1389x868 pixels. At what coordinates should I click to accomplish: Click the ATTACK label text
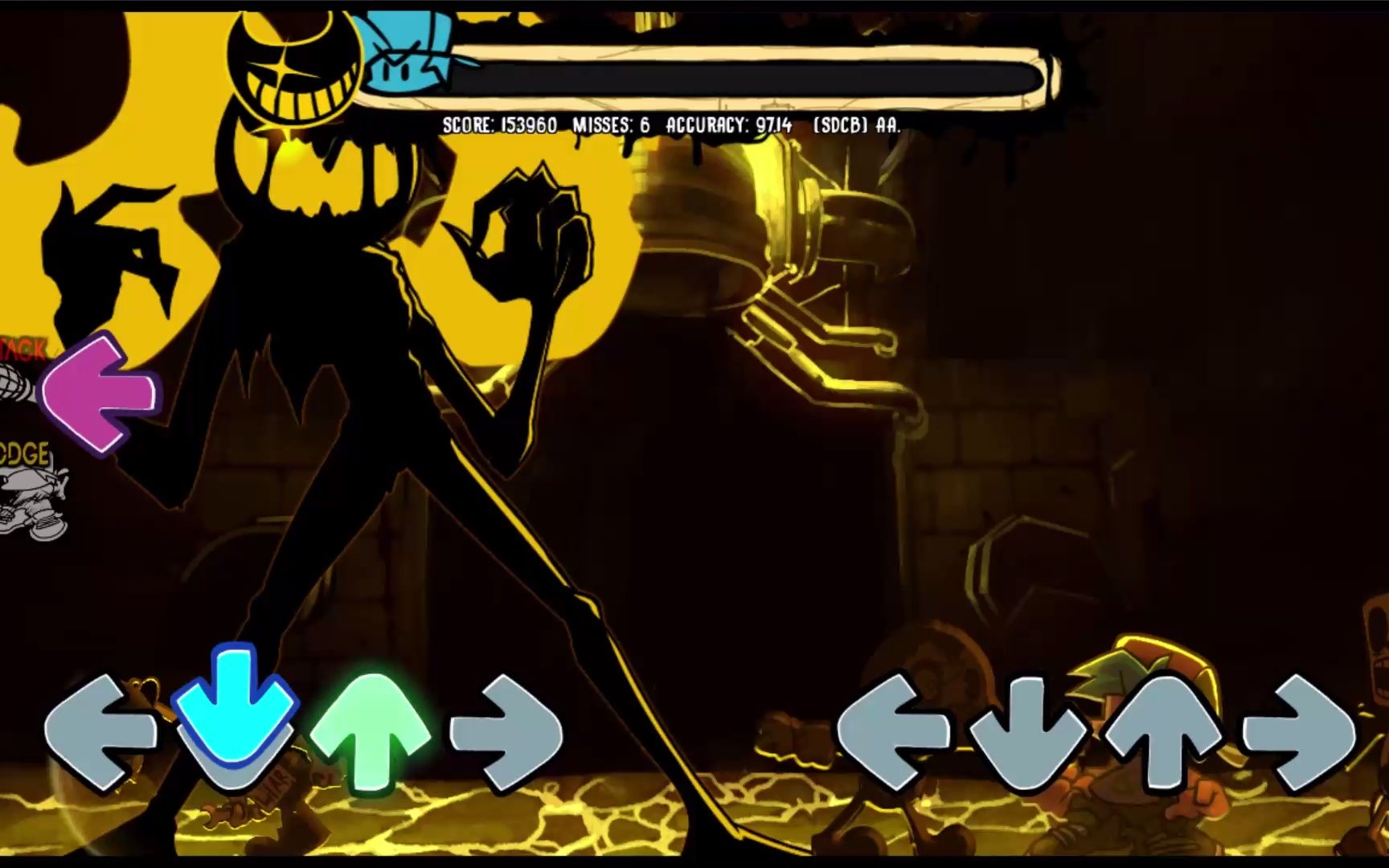pos(23,350)
